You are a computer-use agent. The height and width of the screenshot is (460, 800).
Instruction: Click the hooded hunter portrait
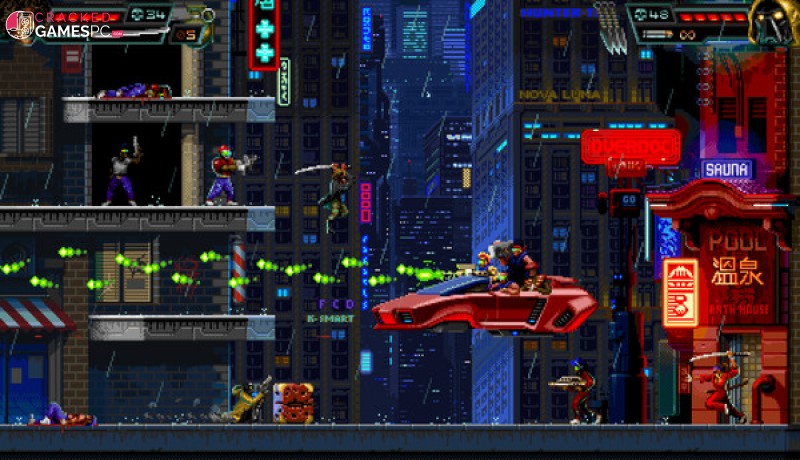click(x=773, y=22)
